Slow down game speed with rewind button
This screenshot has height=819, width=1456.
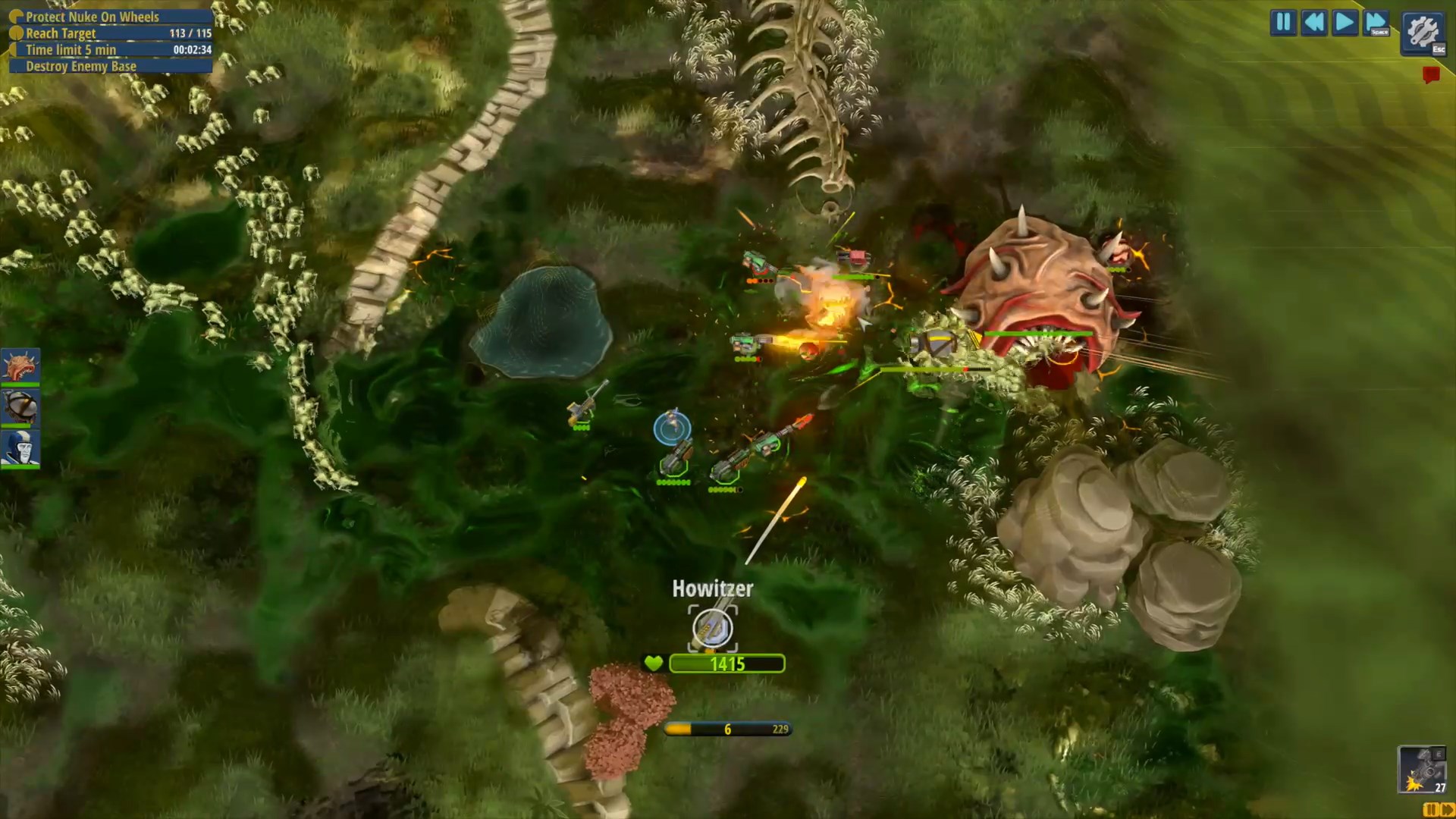(x=1314, y=22)
